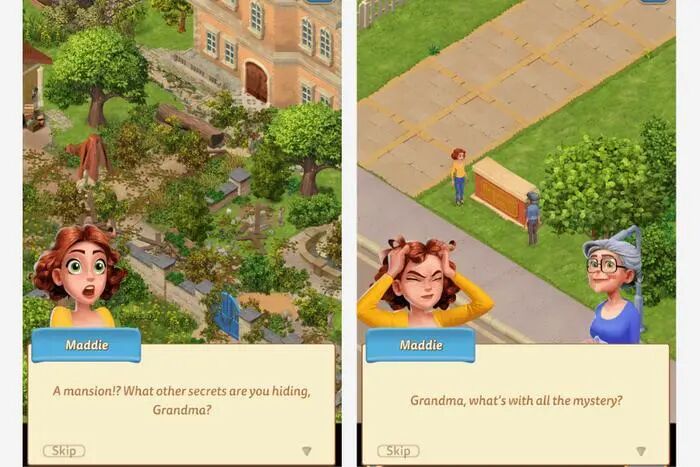Skip the "what's with all the mystery" dialogue

398,451
